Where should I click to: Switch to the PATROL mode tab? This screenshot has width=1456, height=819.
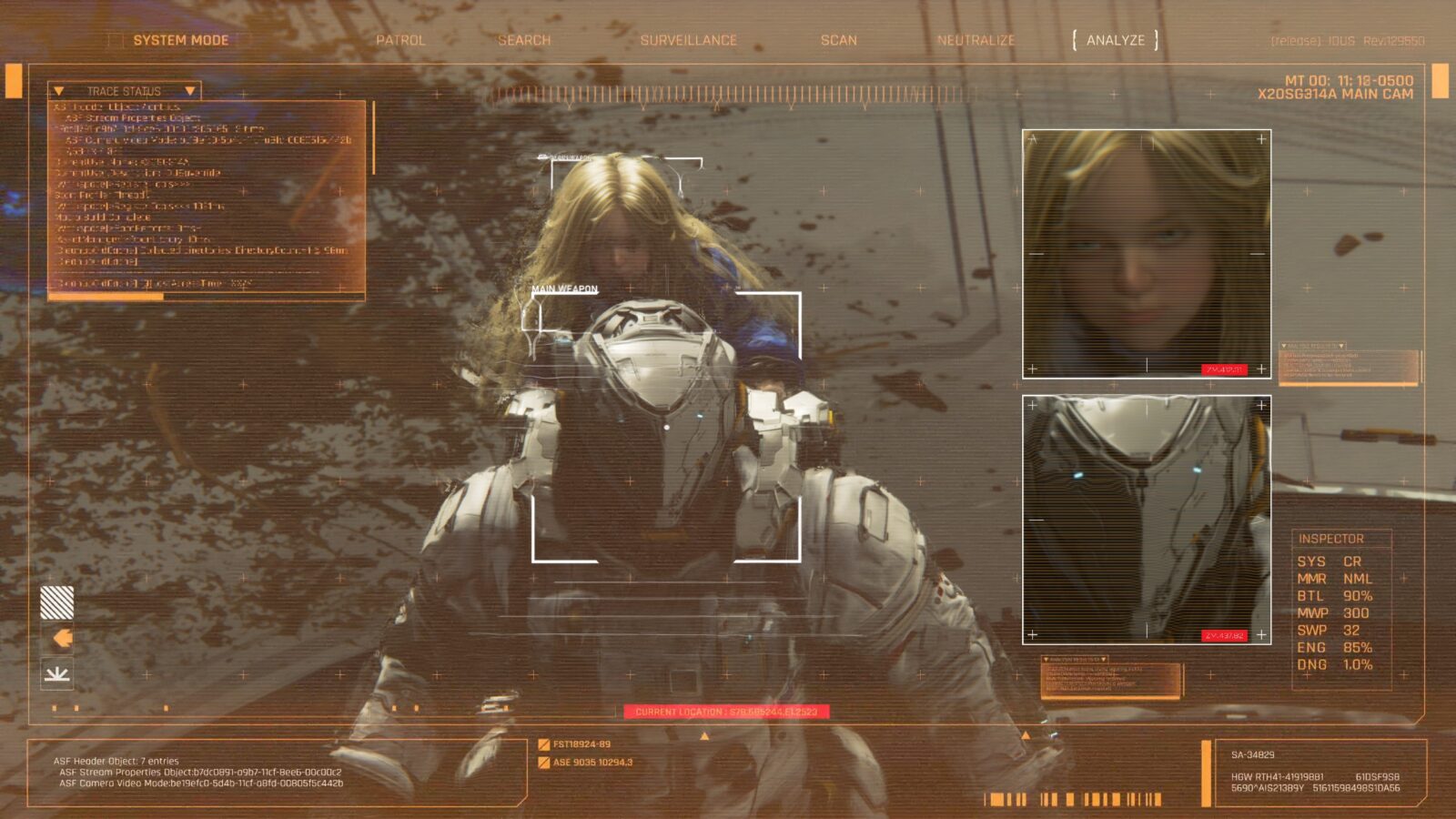coord(400,40)
